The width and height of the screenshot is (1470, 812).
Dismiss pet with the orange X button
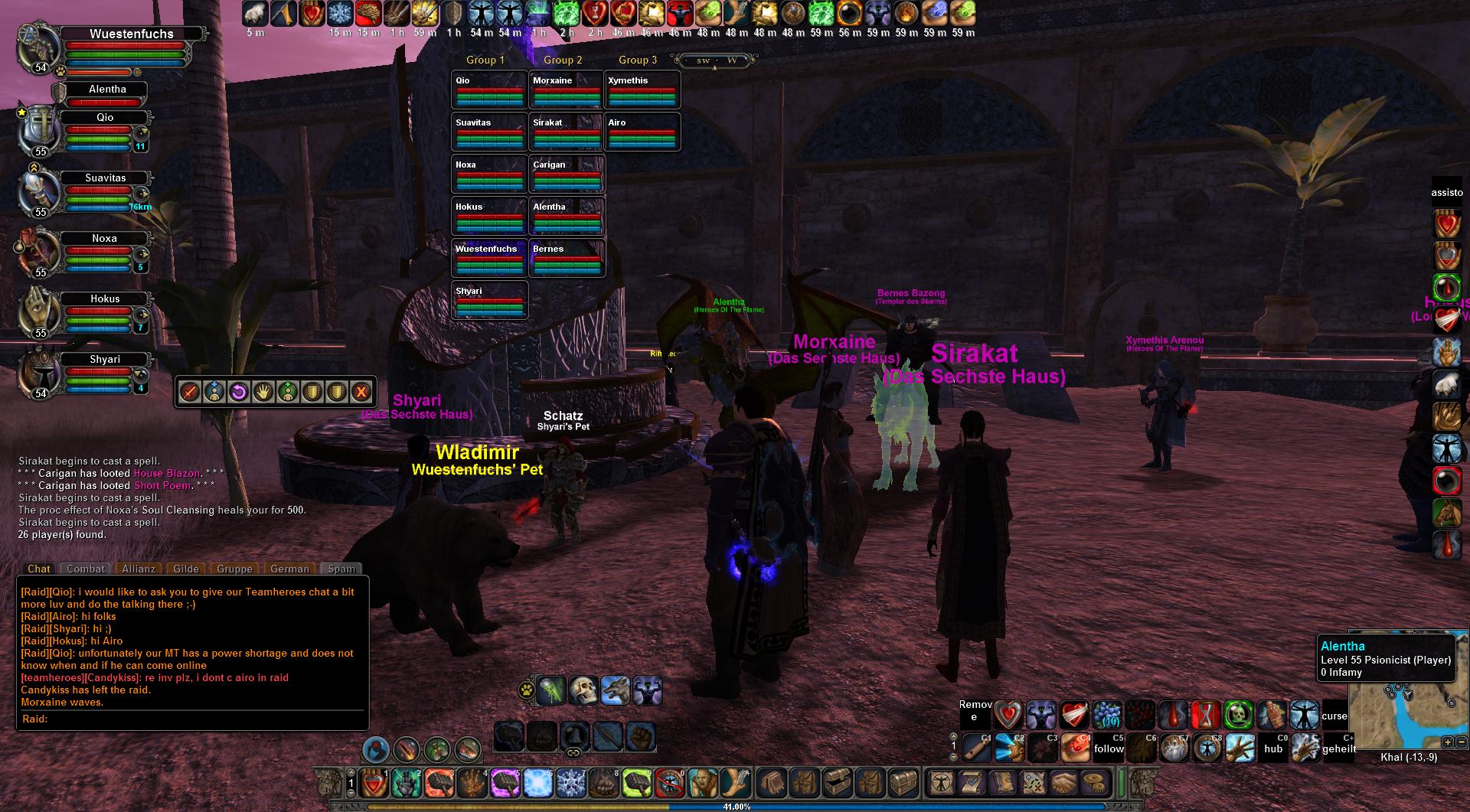pyautogui.click(x=361, y=393)
